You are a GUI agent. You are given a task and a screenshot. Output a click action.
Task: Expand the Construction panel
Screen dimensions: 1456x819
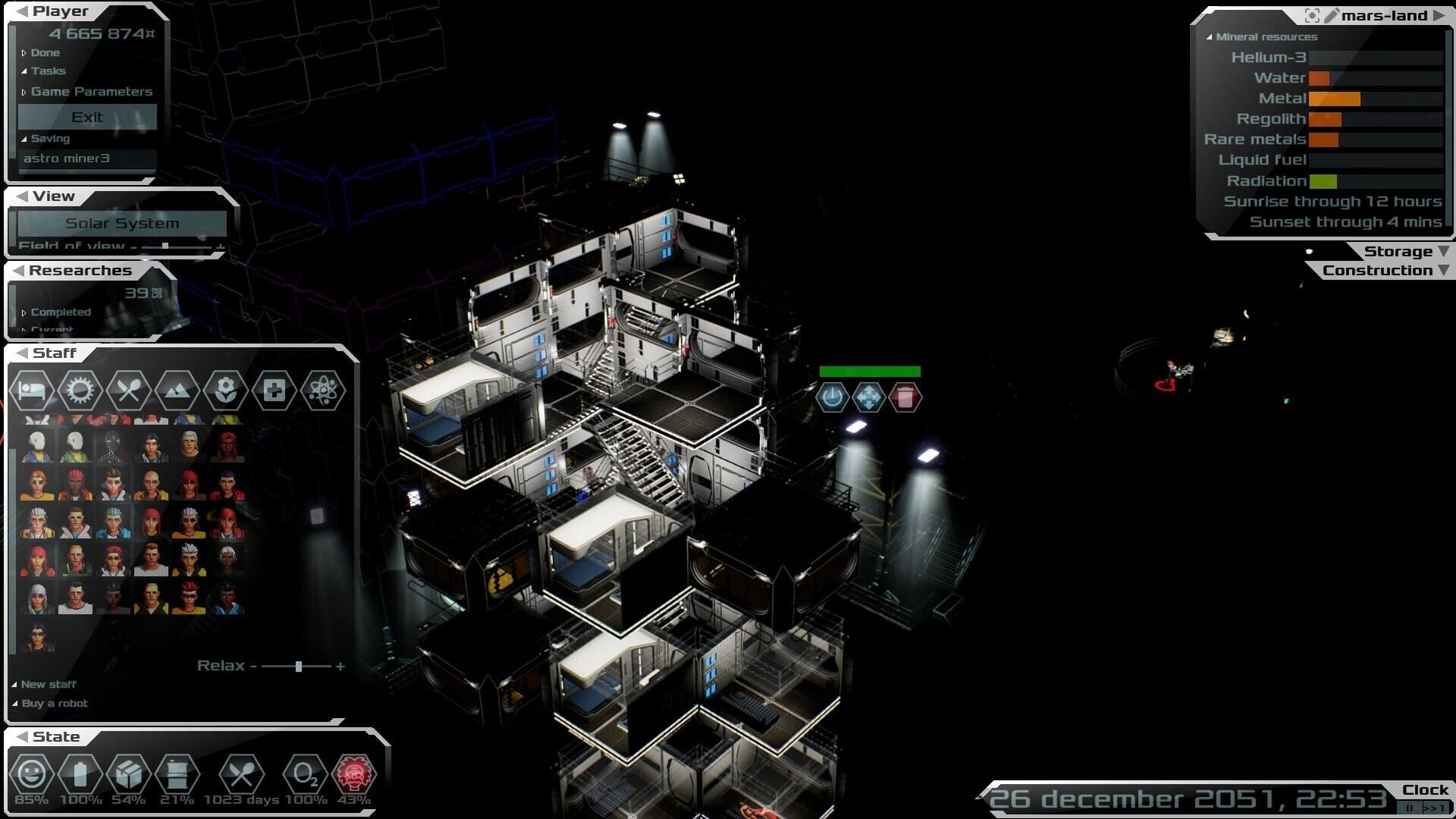(x=1385, y=271)
